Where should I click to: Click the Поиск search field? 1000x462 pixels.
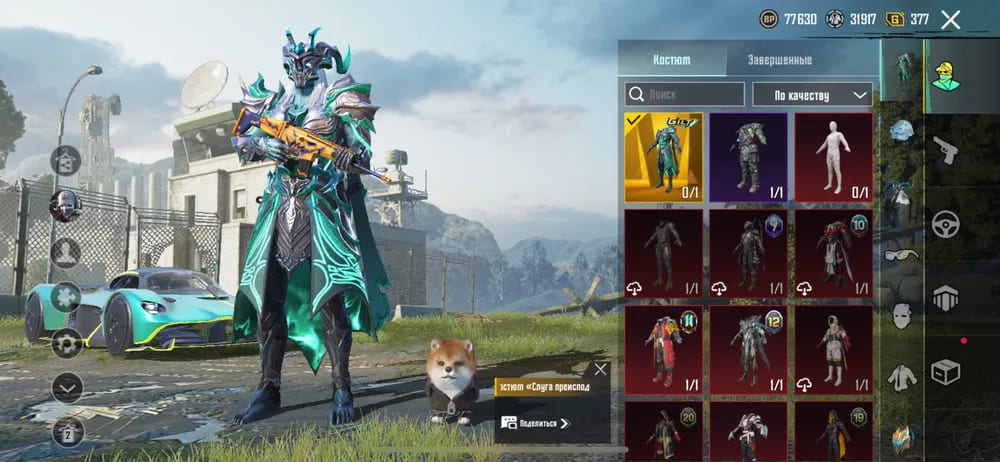pos(685,94)
